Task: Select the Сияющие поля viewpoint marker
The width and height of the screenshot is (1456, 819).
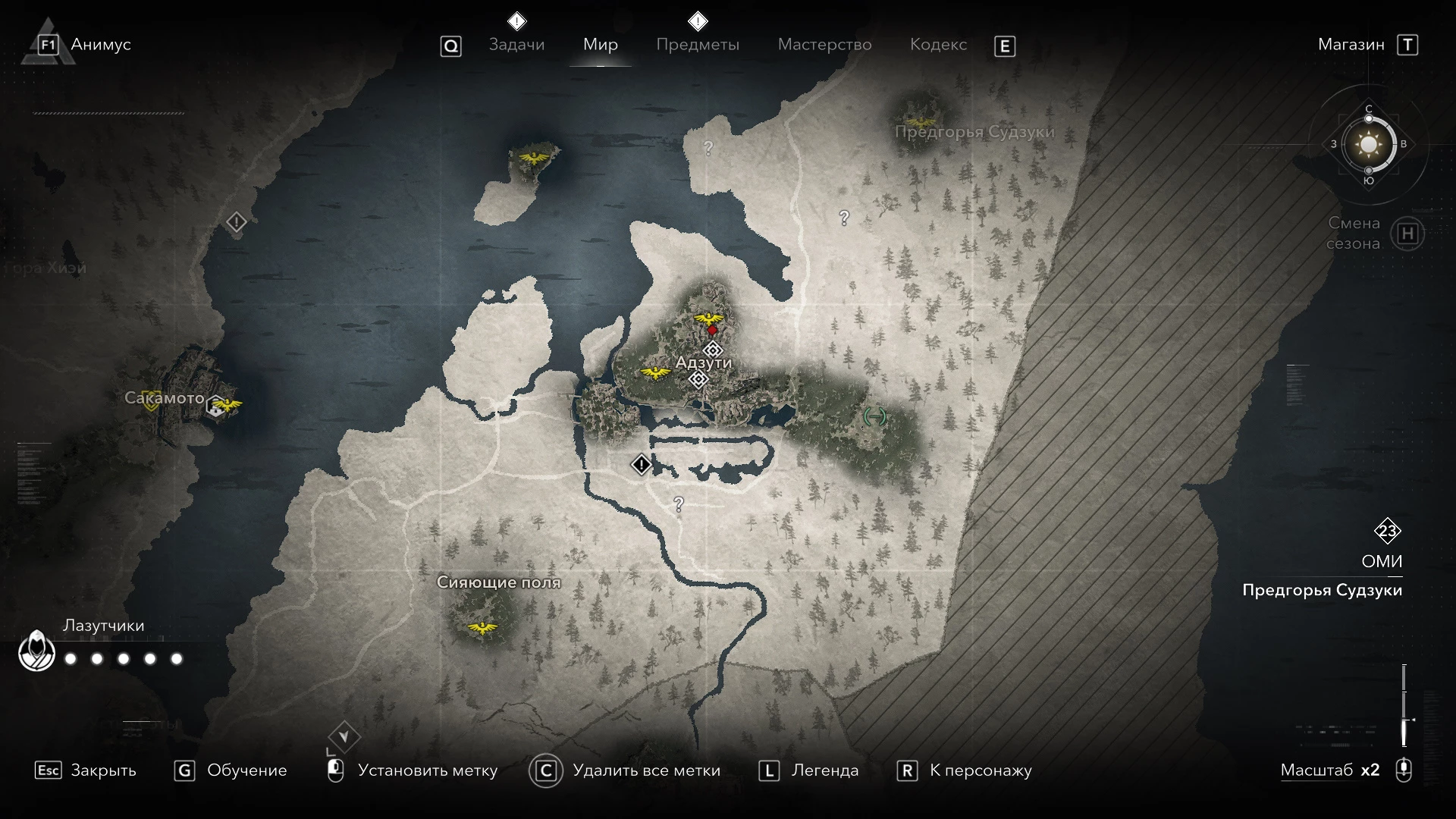Action: (x=482, y=627)
